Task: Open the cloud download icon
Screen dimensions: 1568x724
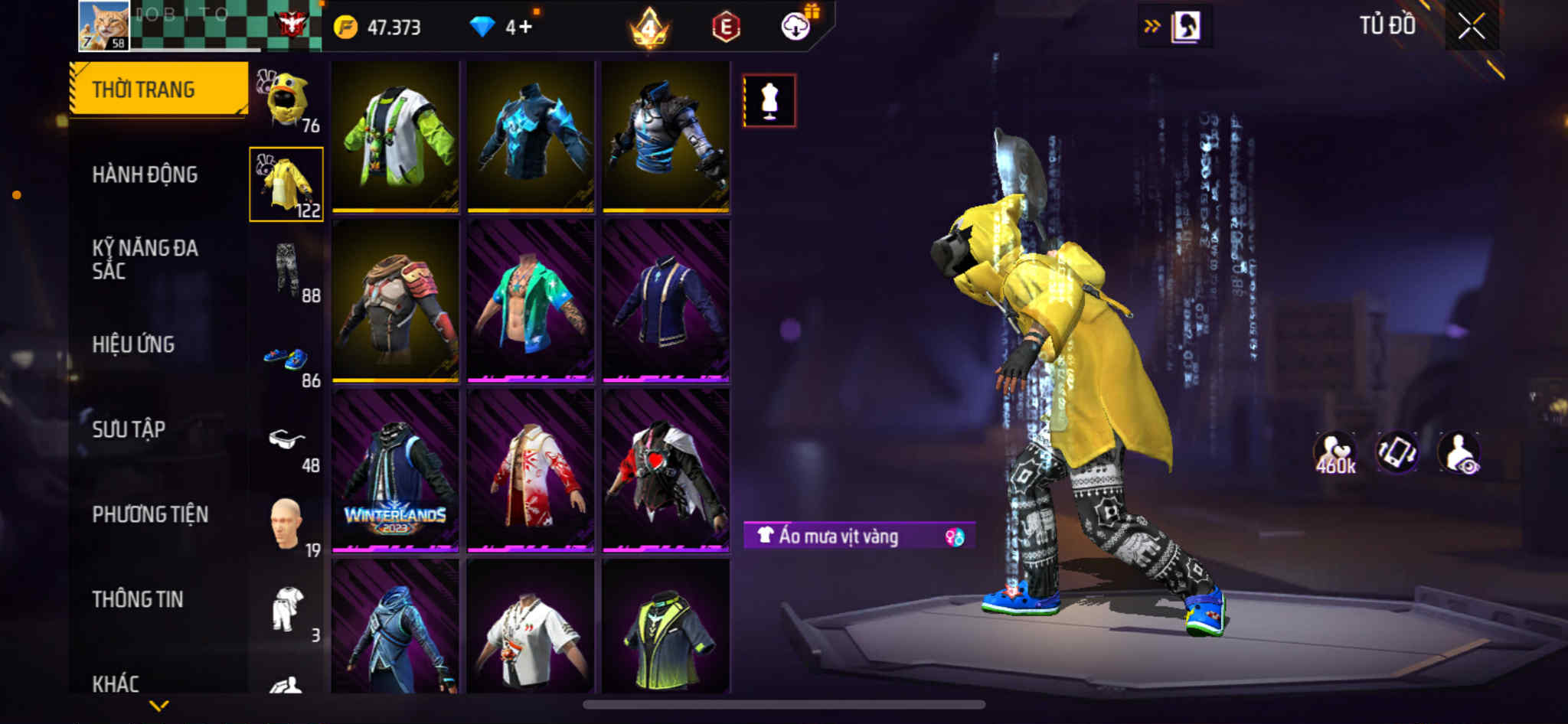Action: [x=795, y=28]
